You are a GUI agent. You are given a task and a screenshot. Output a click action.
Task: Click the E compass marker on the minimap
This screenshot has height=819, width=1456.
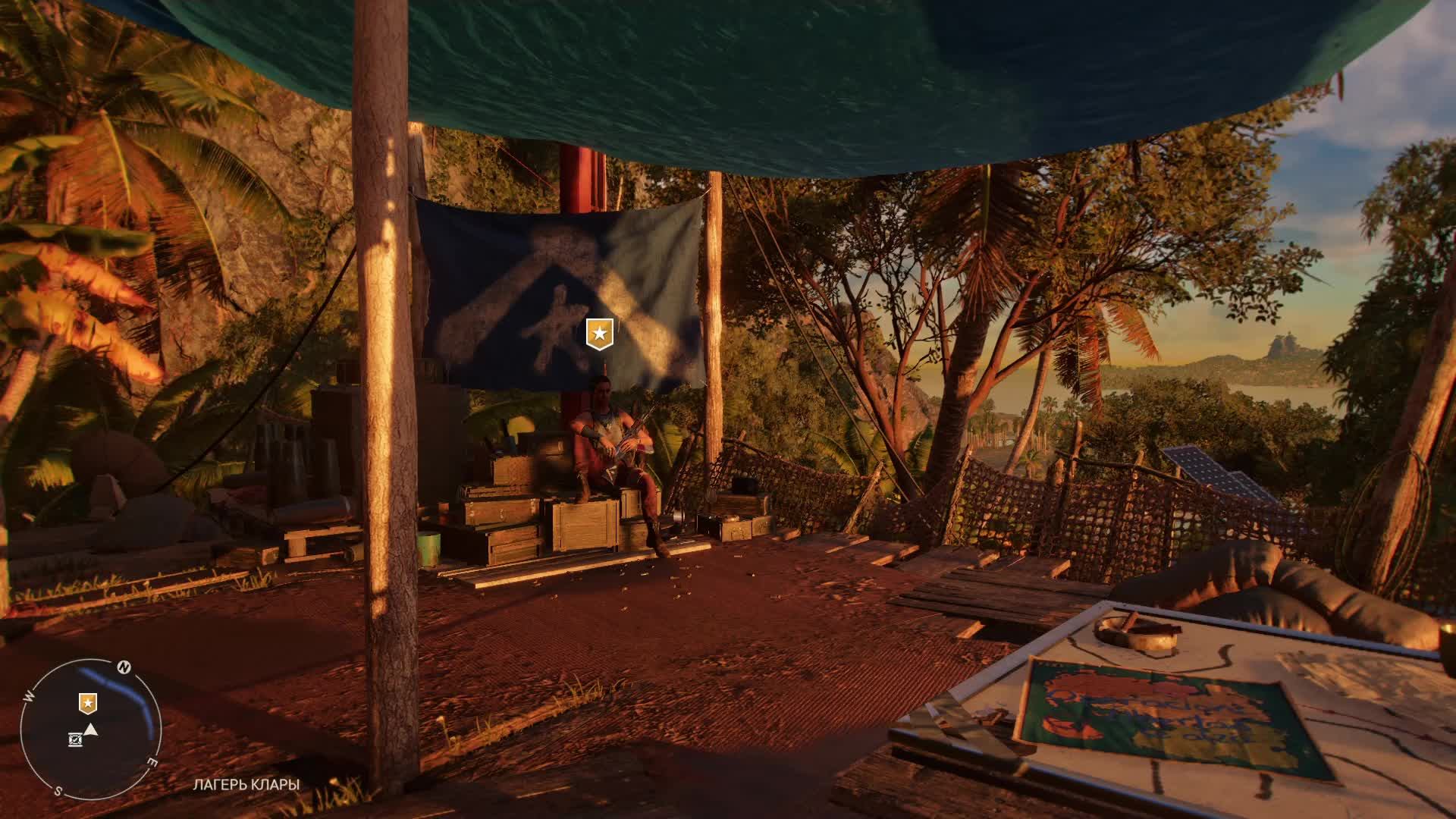153,761
